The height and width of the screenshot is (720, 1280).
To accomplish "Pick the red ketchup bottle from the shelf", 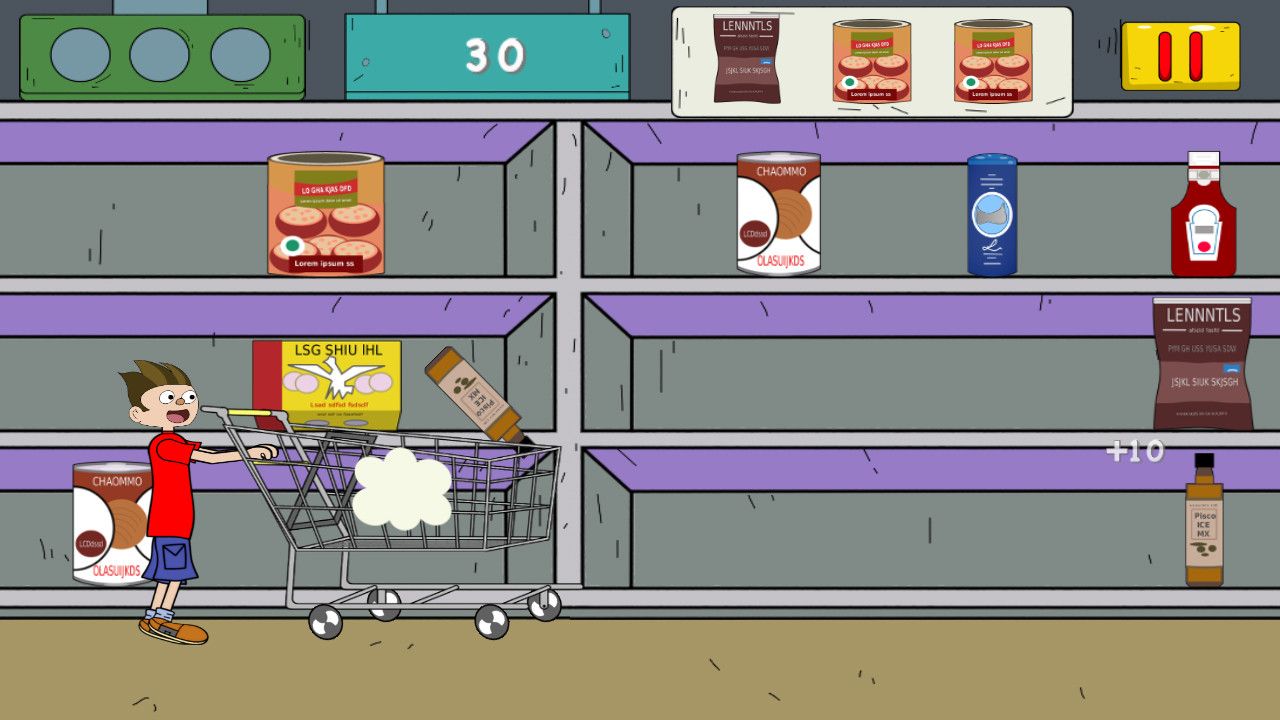I will [x=1203, y=217].
